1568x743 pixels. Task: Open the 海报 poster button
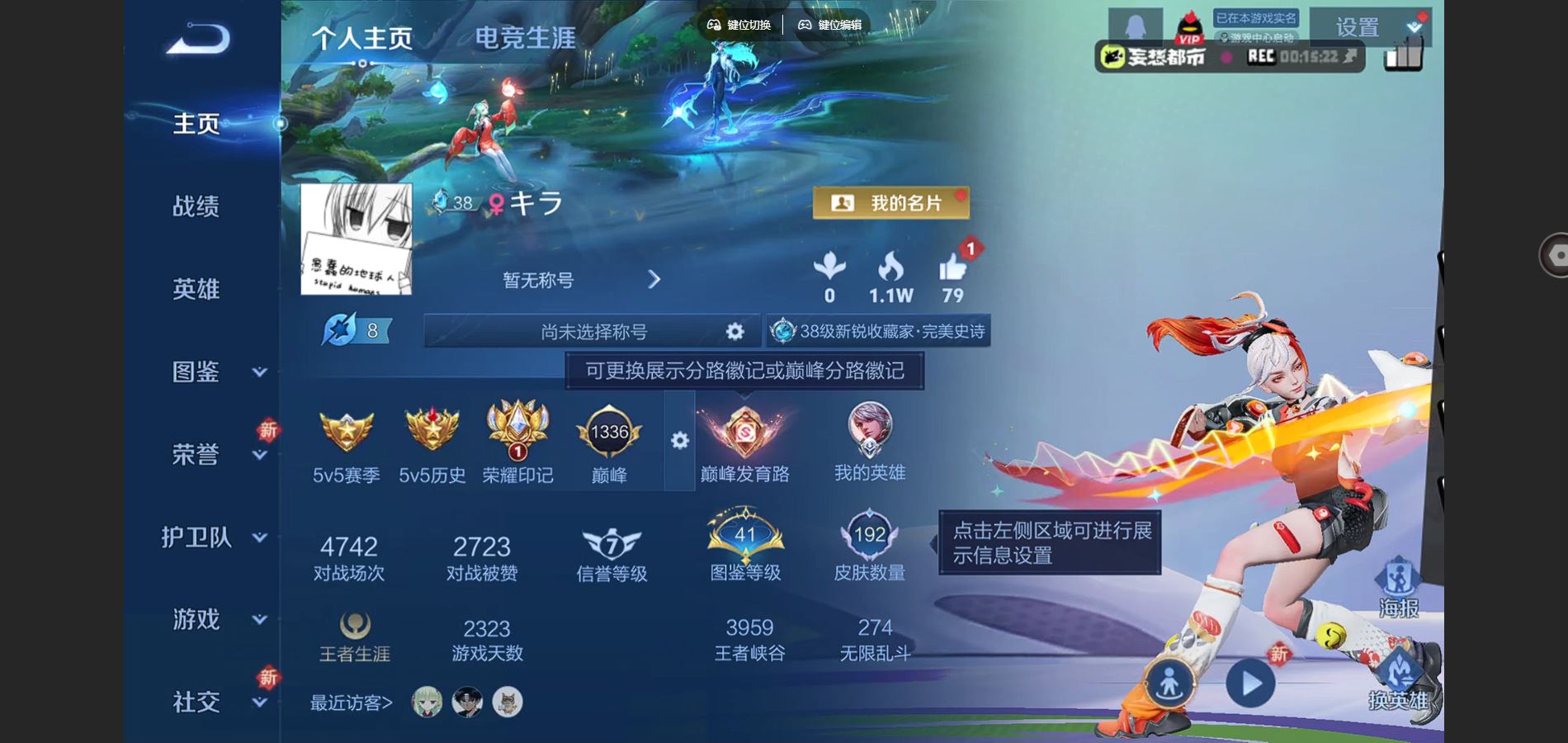click(1398, 588)
